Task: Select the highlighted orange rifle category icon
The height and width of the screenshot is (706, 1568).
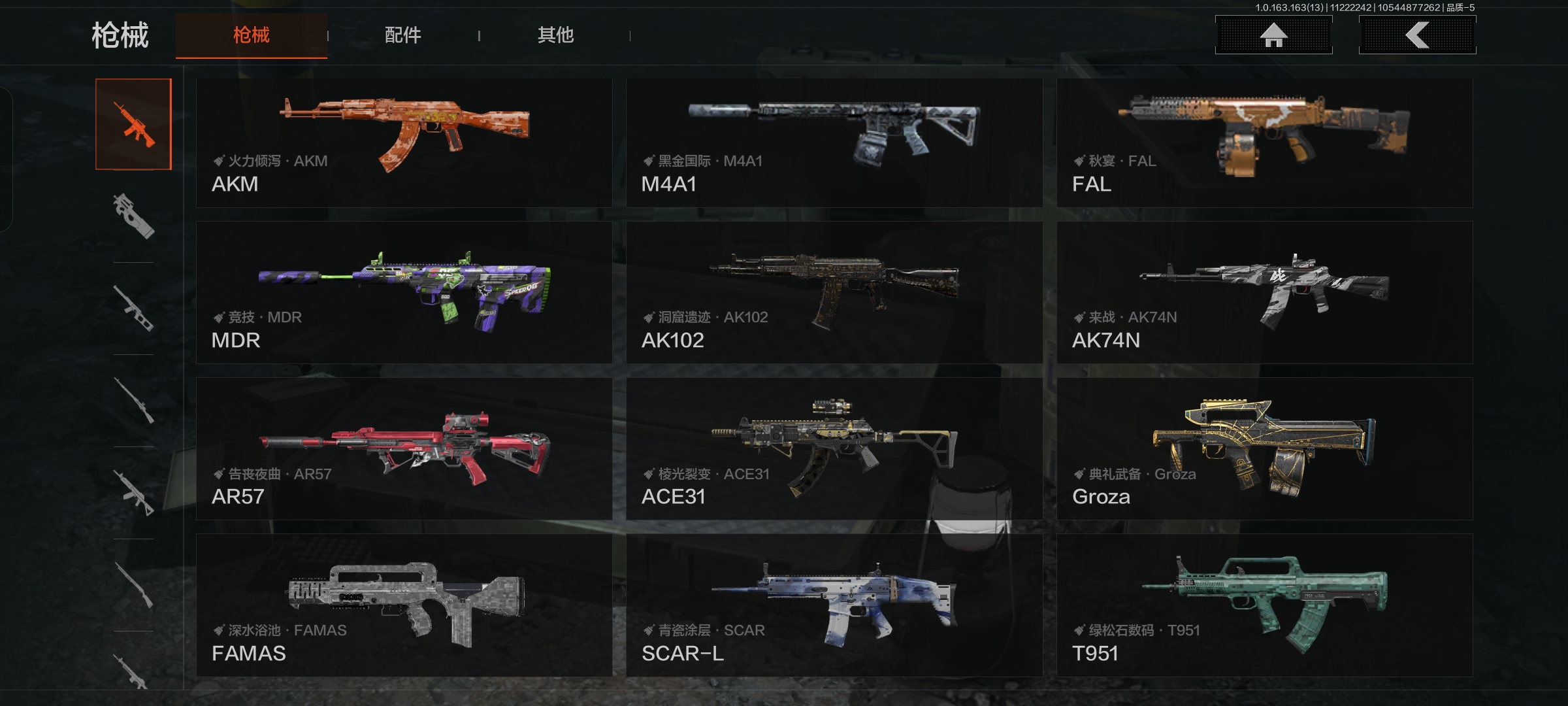Action: tap(133, 124)
